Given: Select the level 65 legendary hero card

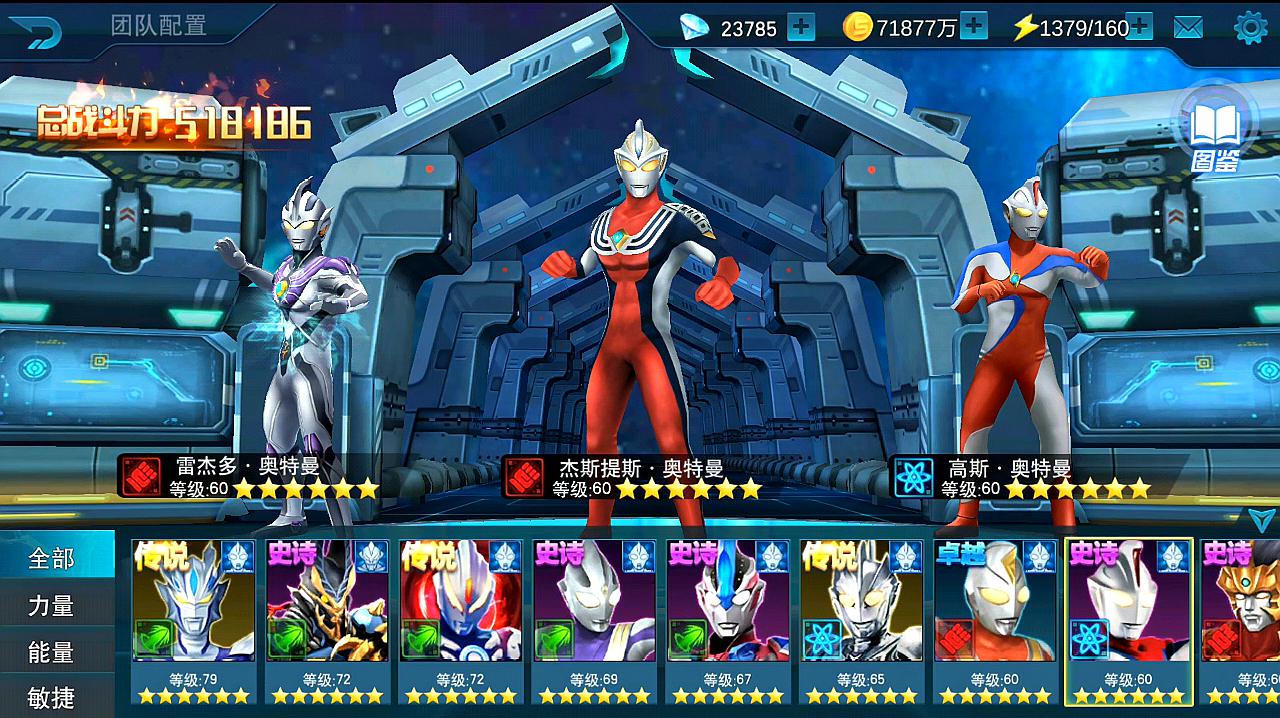Looking at the screenshot, I should 861,620.
